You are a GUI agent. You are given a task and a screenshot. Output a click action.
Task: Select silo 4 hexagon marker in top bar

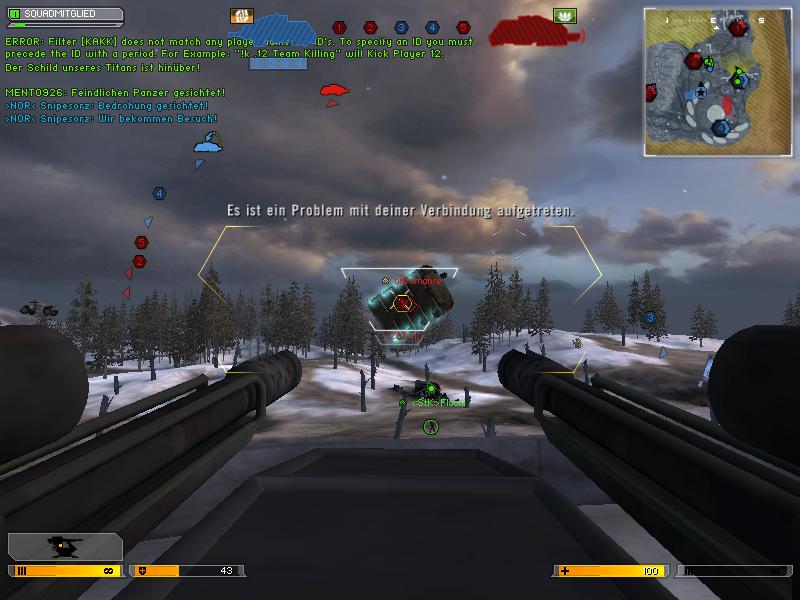tap(432, 27)
